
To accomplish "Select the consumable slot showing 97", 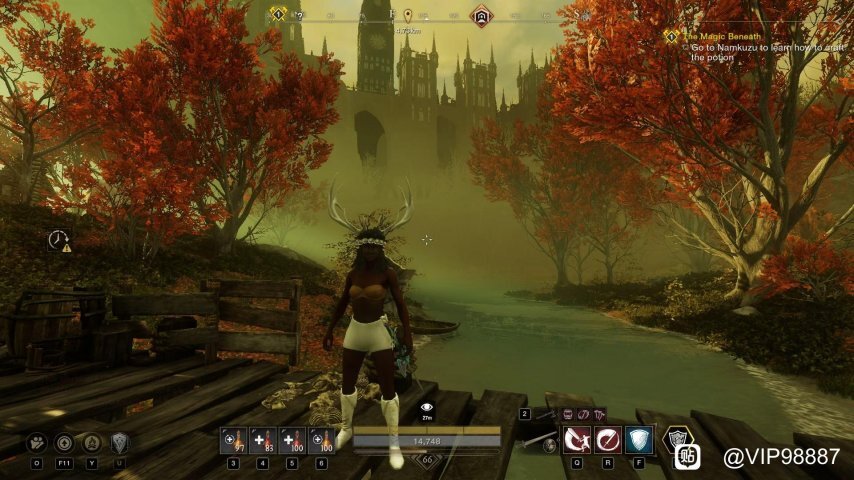I will point(234,440).
